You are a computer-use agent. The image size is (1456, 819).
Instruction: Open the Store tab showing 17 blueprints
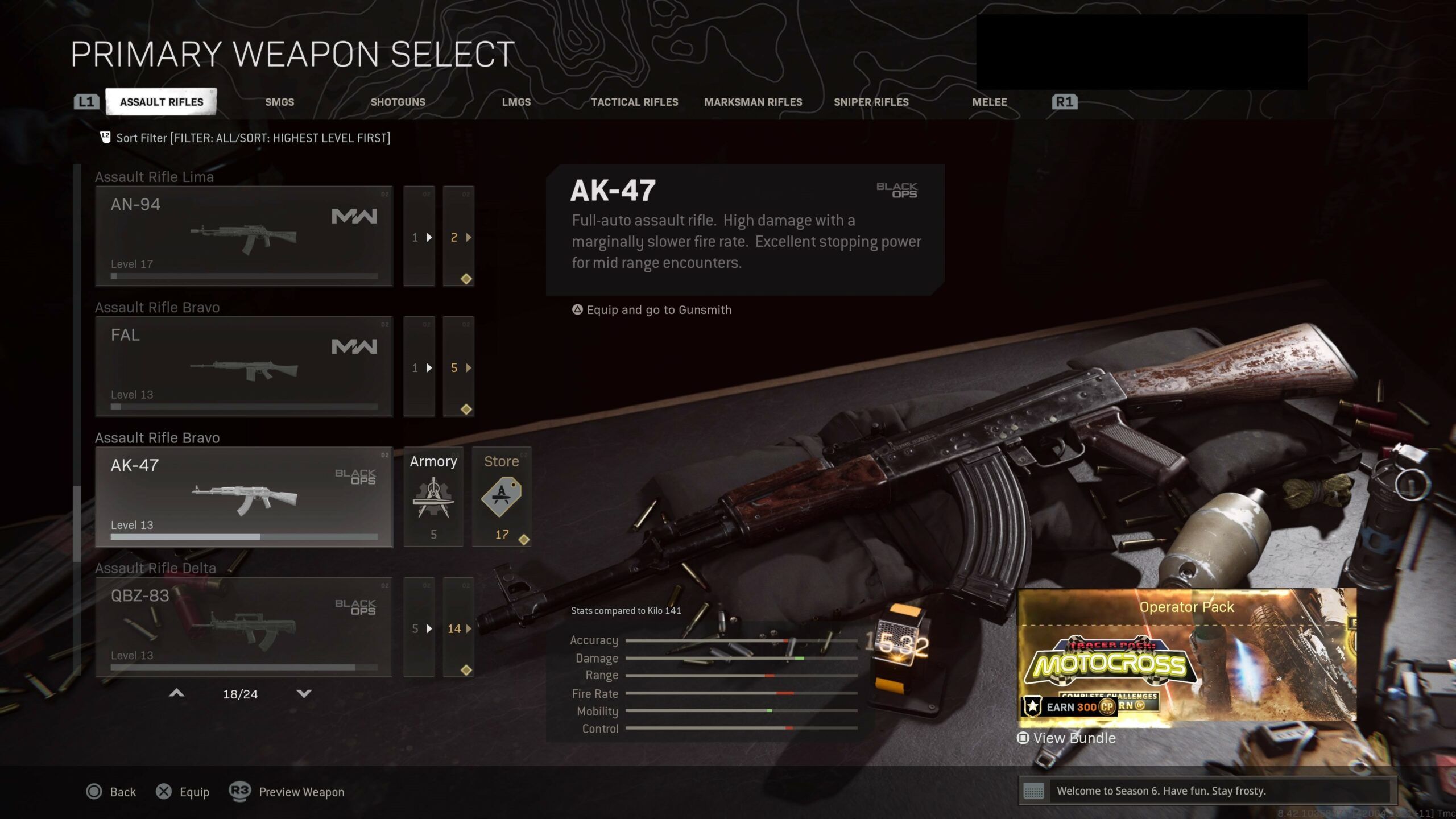[502, 498]
